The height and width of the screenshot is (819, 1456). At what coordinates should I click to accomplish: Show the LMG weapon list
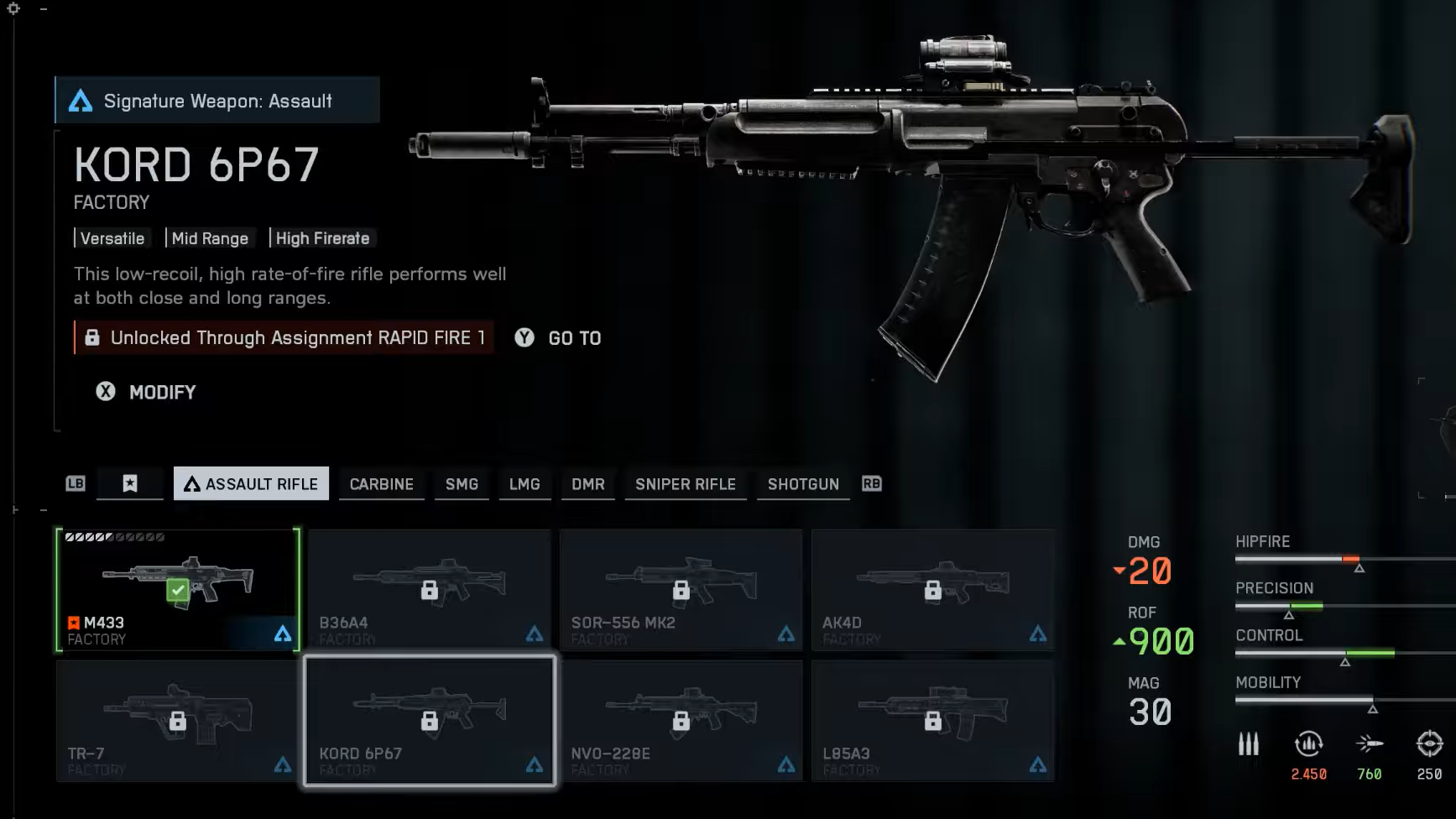pos(524,484)
